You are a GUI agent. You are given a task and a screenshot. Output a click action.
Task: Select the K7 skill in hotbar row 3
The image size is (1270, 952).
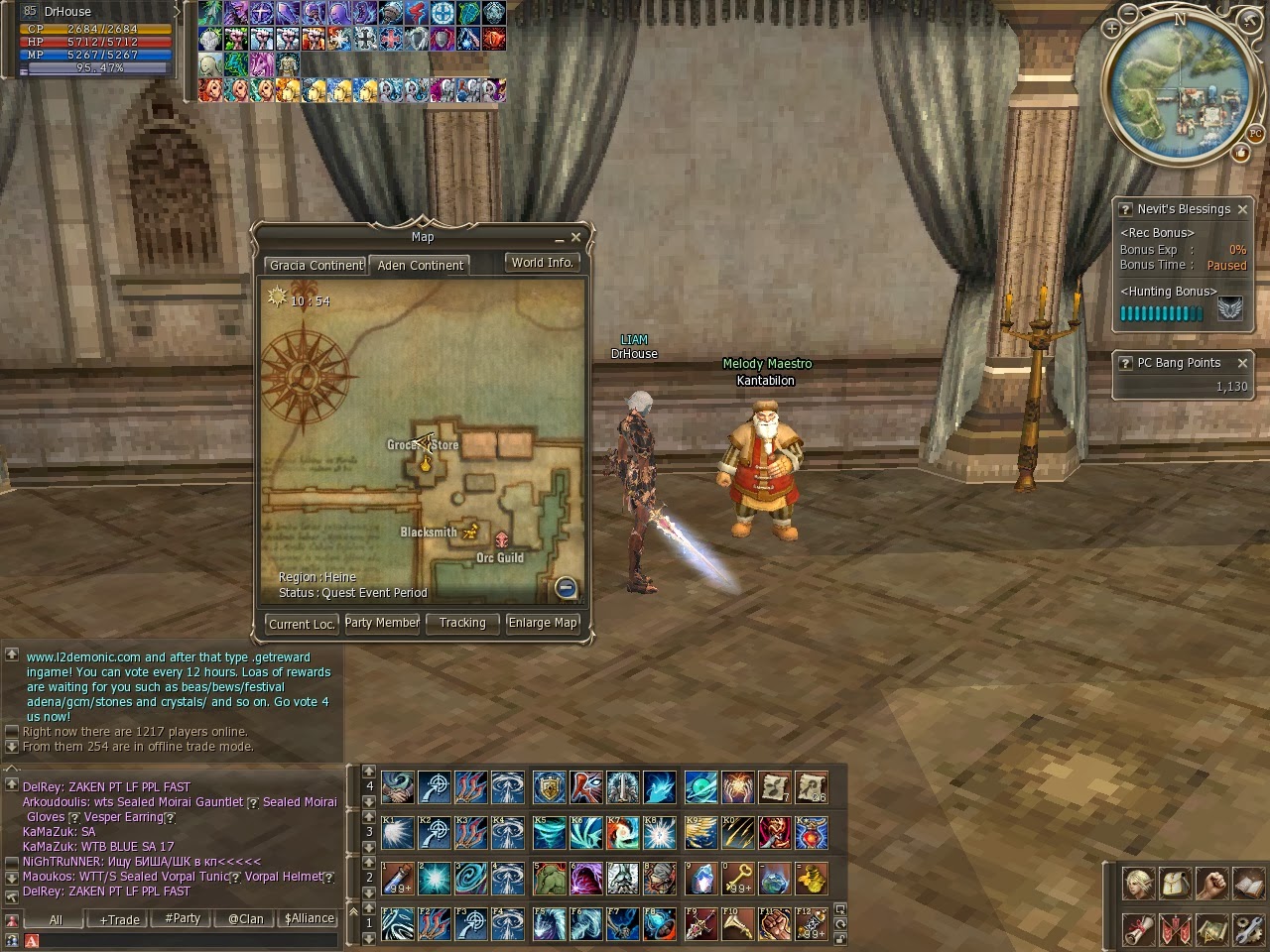[x=622, y=832]
